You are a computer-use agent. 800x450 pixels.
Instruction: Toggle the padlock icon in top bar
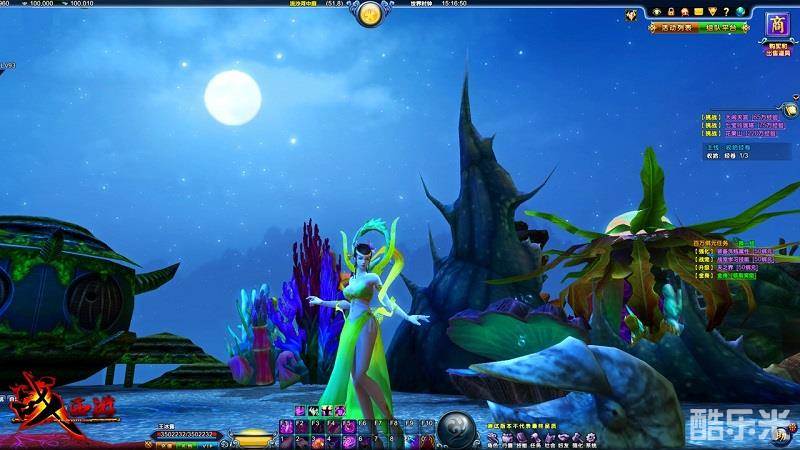pos(671,11)
